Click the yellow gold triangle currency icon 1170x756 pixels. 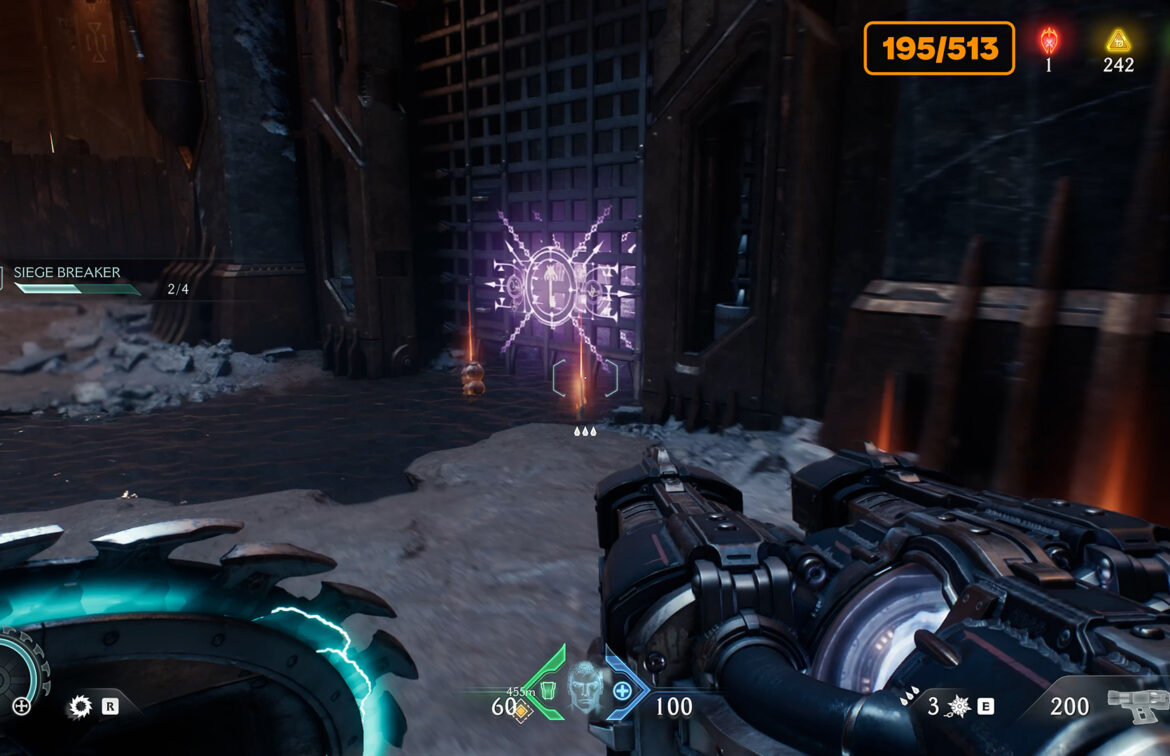point(1117,41)
